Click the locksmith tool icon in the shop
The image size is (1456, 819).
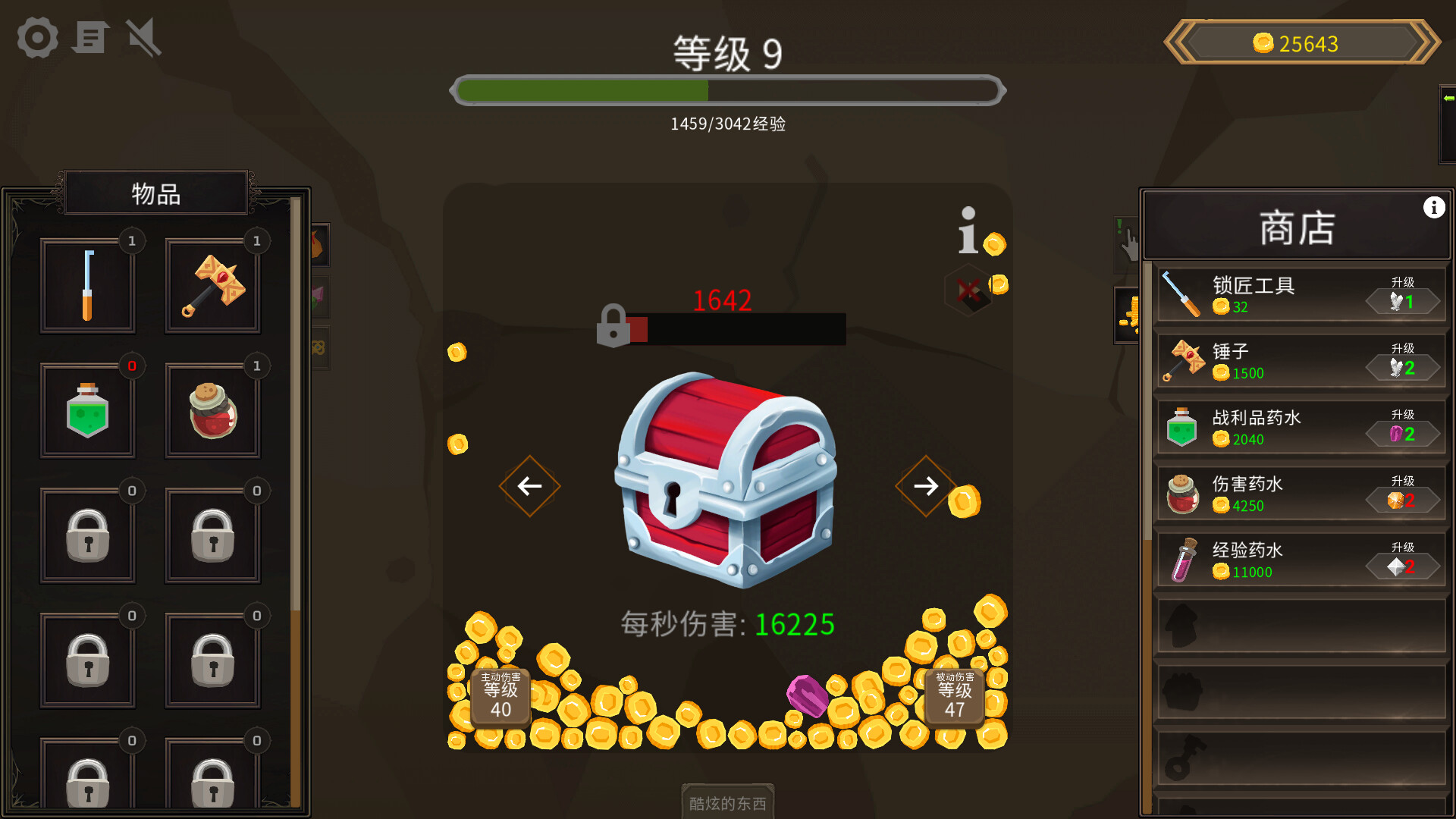pos(1182,294)
